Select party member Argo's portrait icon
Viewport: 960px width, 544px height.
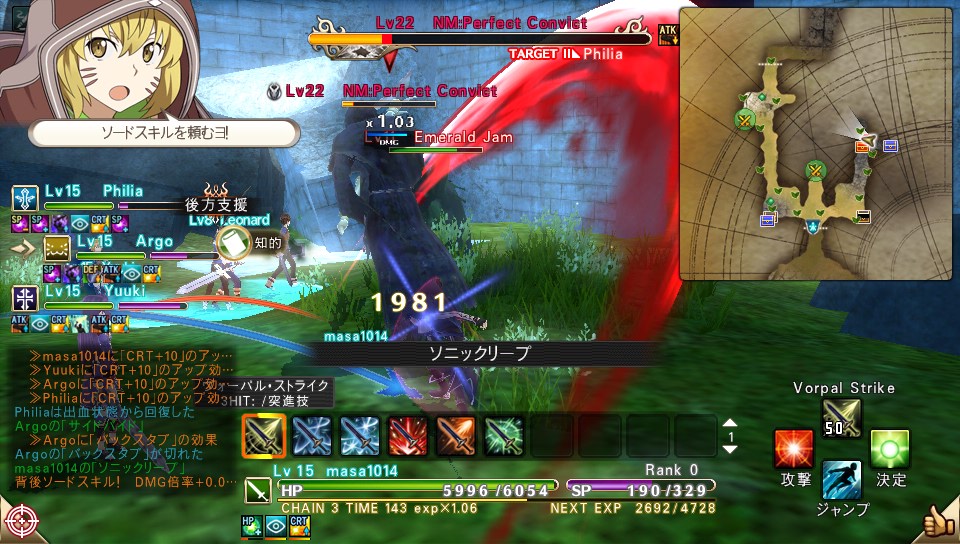55,248
